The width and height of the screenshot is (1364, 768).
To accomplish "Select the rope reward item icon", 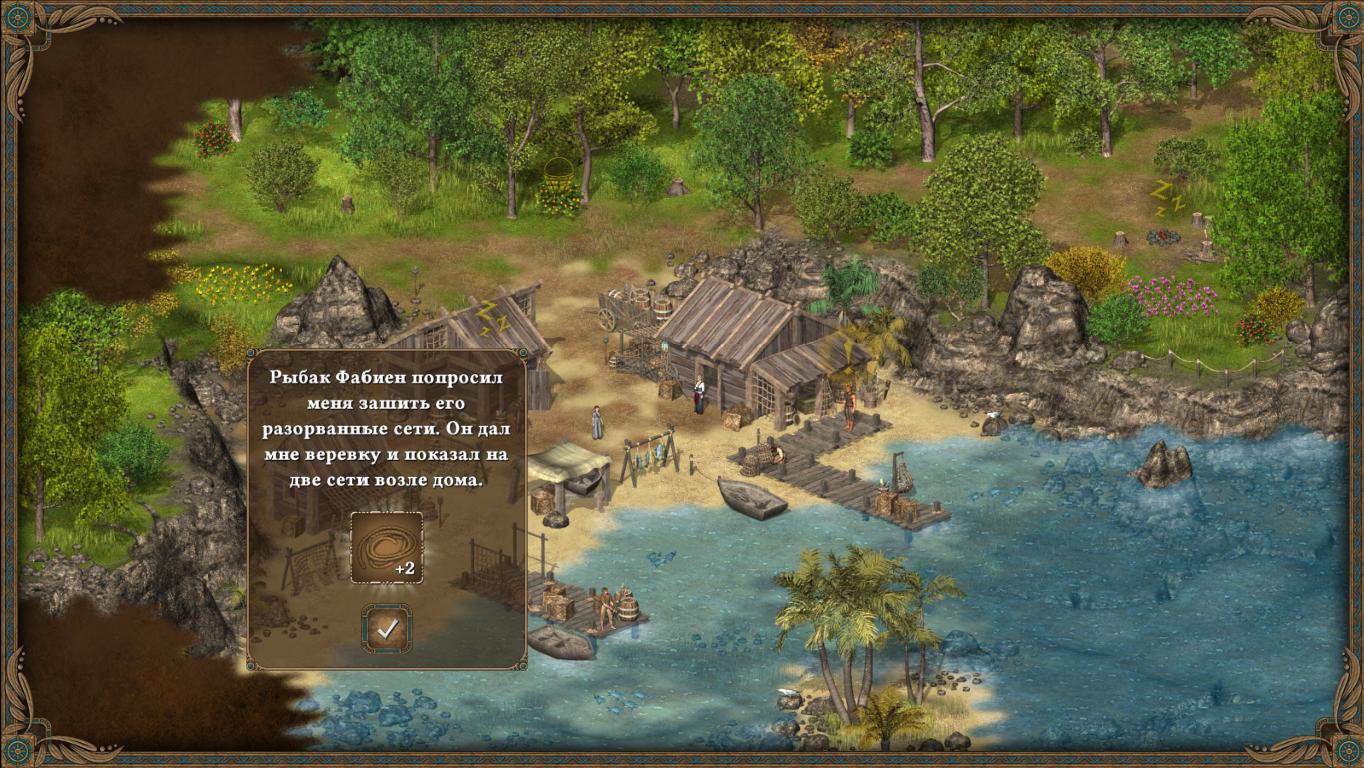I will pos(386,547).
